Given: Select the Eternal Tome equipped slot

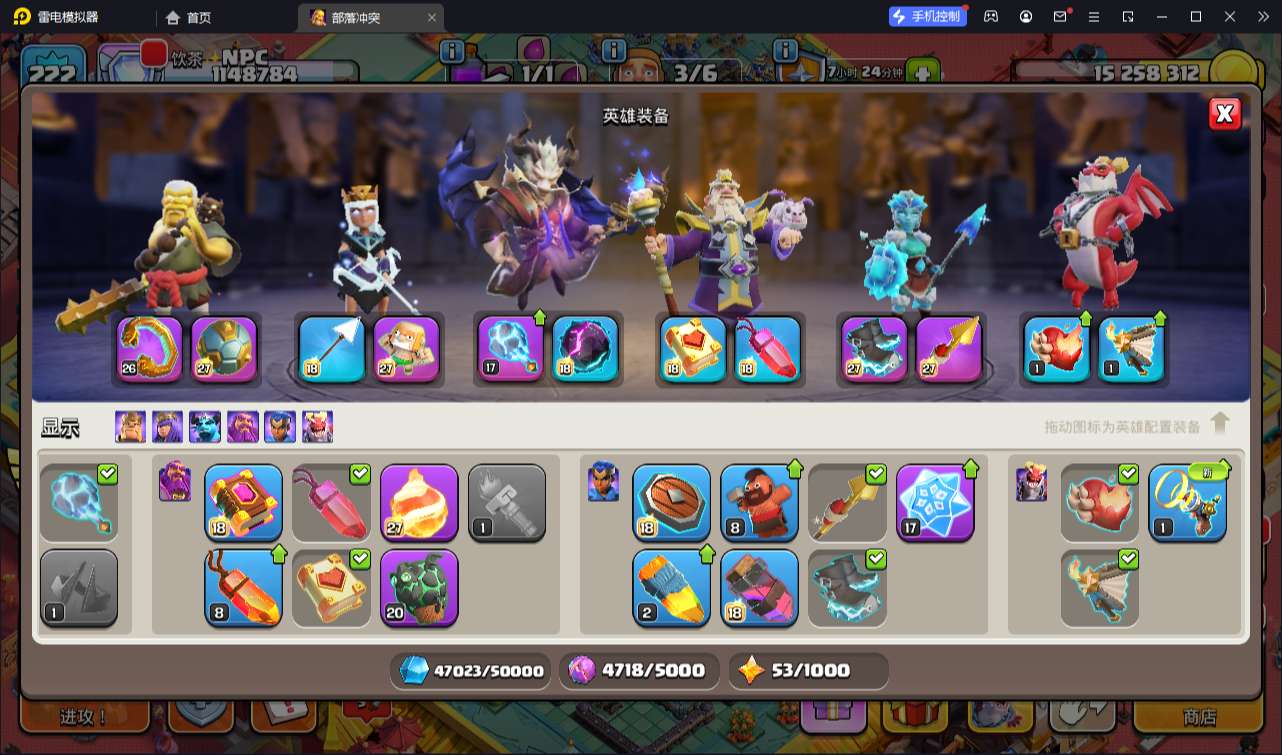Looking at the screenshot, I should tap(693, 350).
